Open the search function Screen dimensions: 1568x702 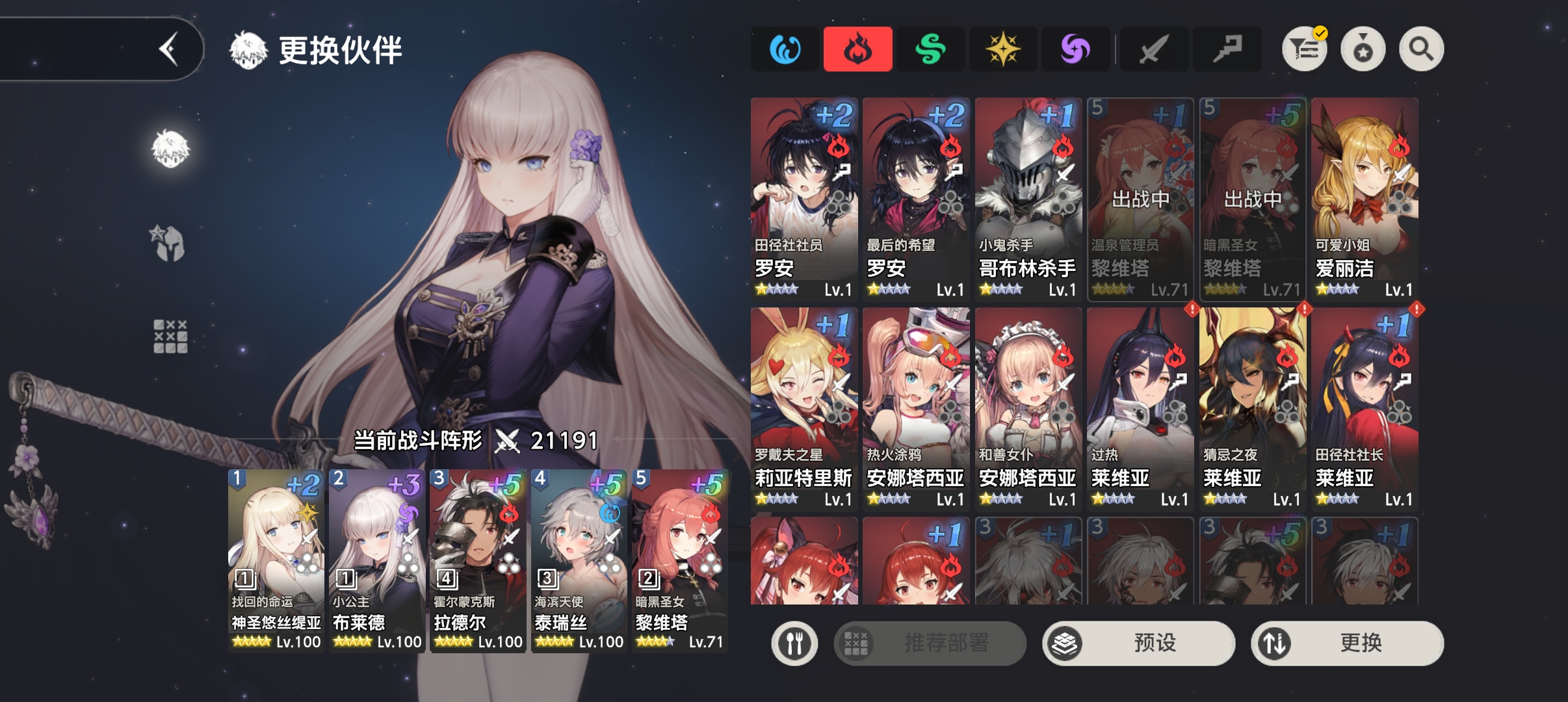1421,48
